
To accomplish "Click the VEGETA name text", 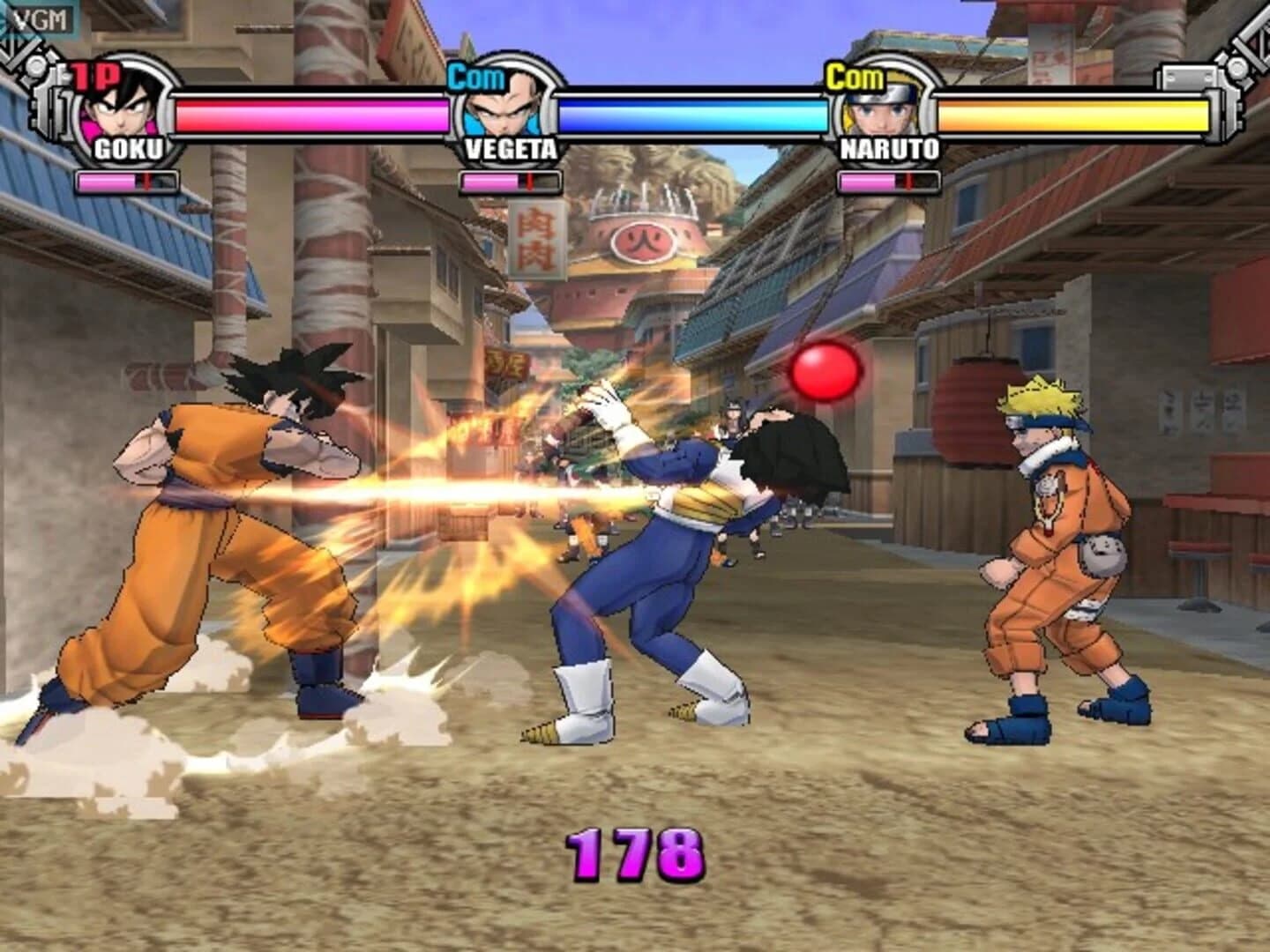I will [509, 150].
